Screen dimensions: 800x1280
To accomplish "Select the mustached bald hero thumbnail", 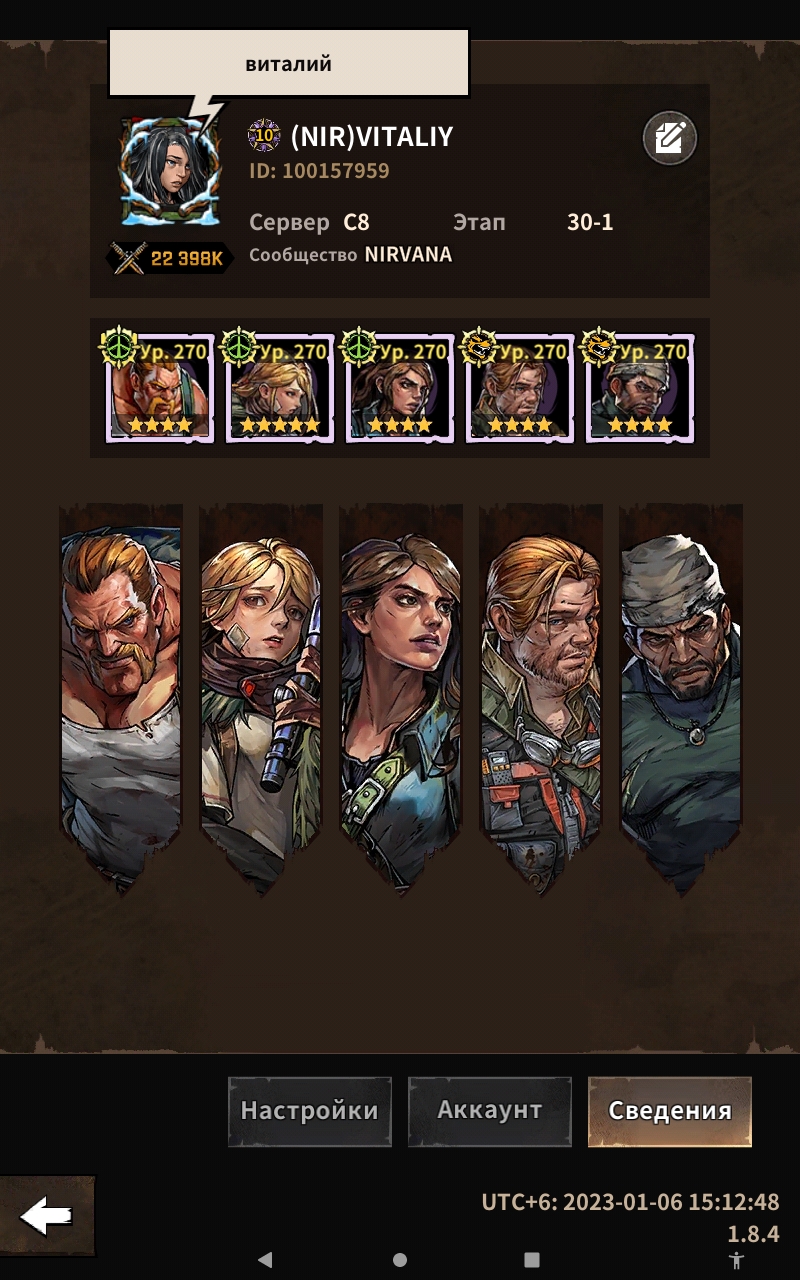I will point(160,389).
